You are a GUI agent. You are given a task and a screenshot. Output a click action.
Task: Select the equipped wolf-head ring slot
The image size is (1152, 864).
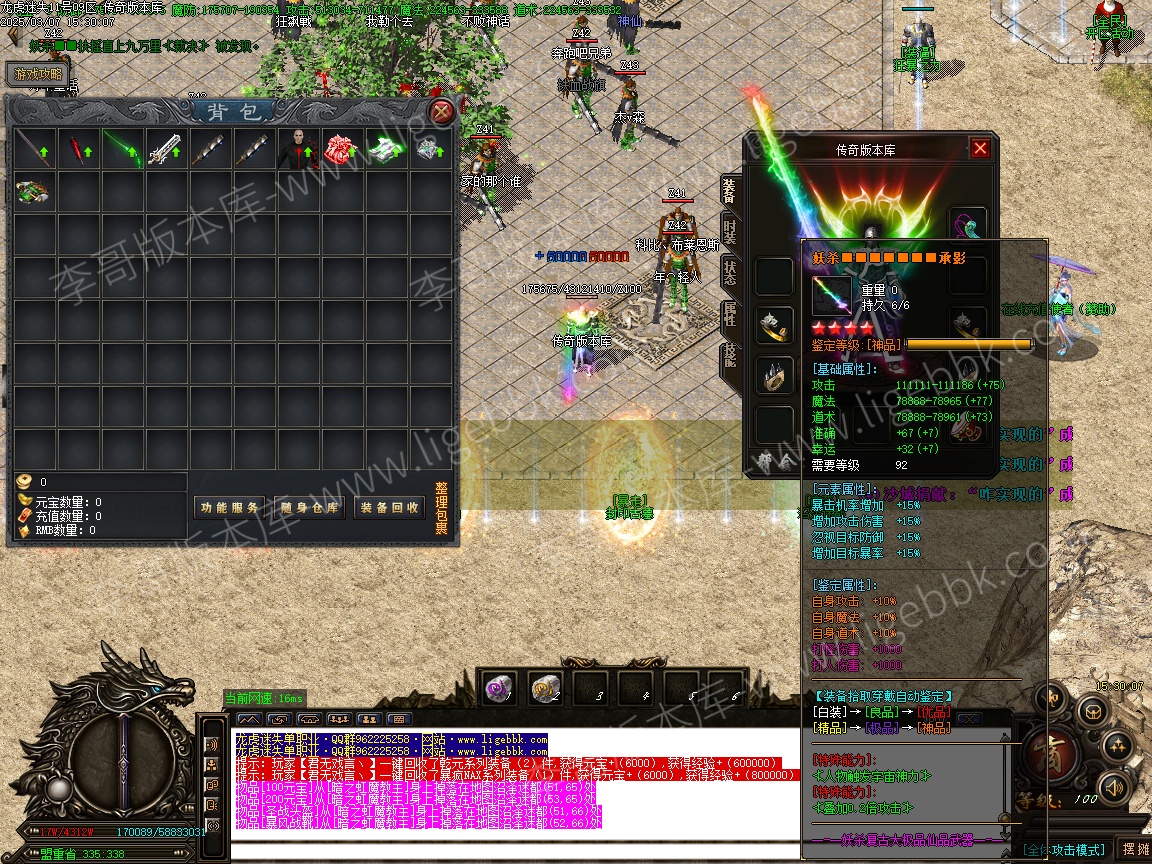(x=773, y=324)
